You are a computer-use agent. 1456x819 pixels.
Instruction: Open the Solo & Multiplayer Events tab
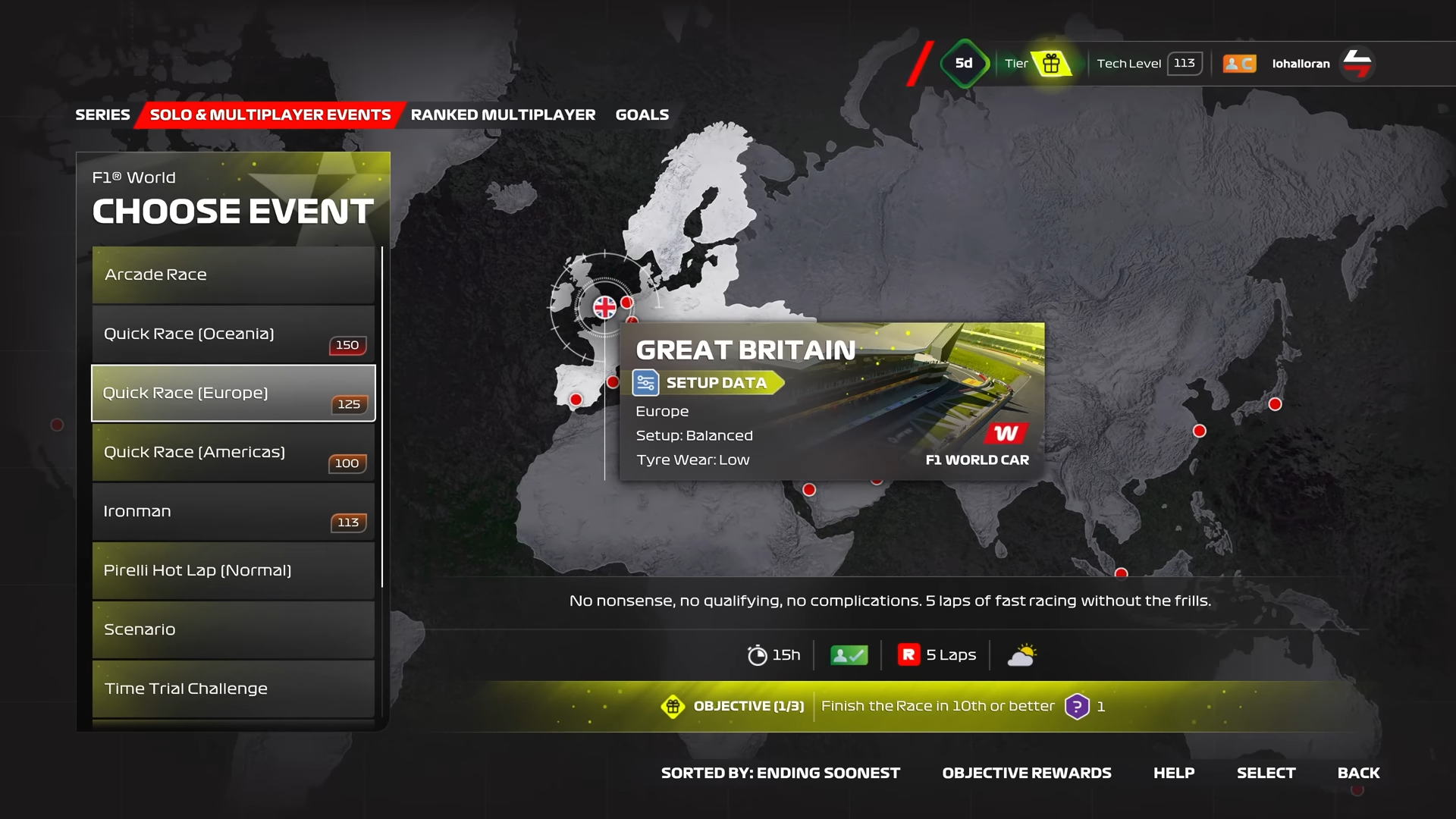pos(270,115)
